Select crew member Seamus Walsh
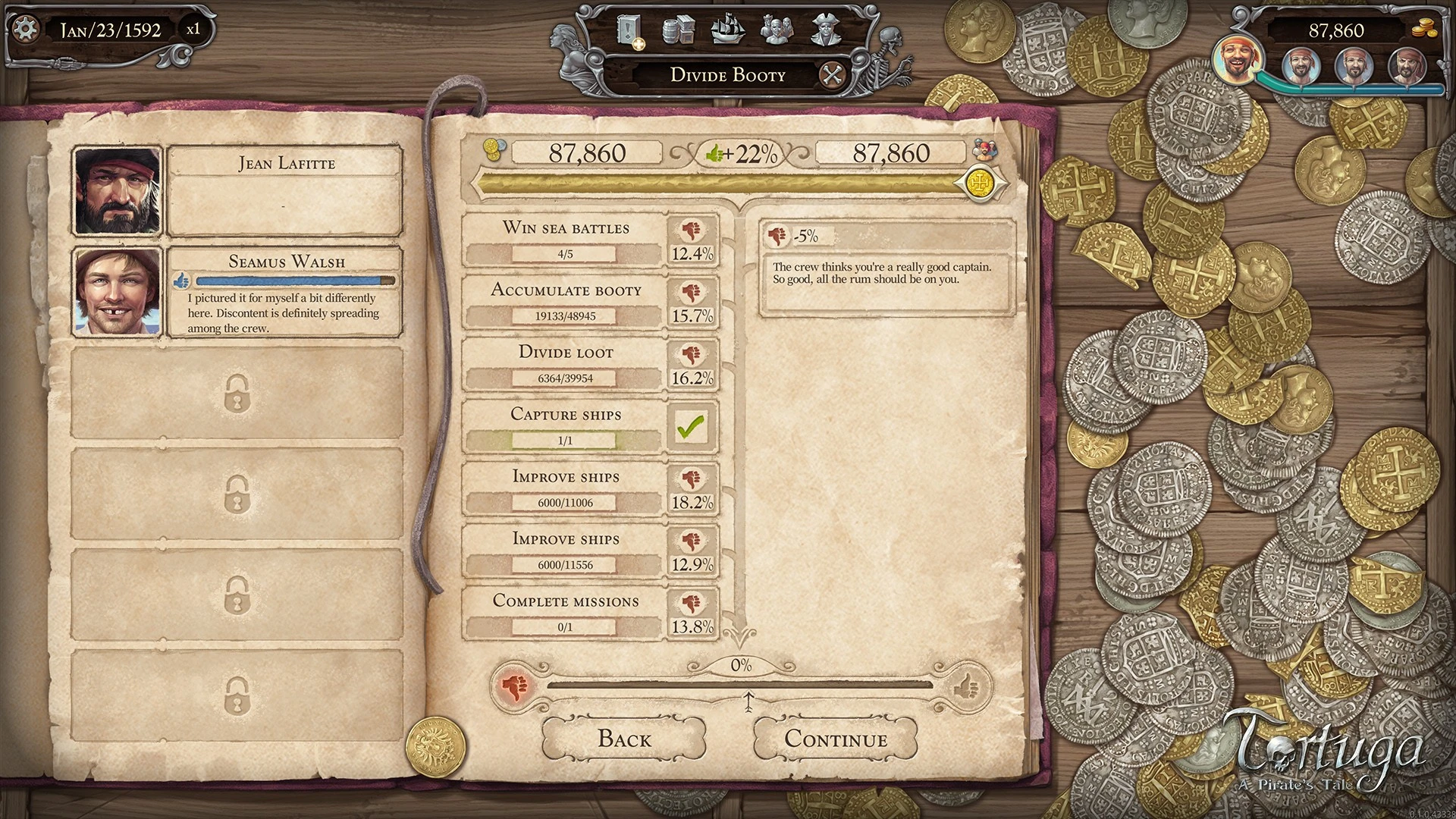Screen dimensions: 1456x819 (285, 292)
